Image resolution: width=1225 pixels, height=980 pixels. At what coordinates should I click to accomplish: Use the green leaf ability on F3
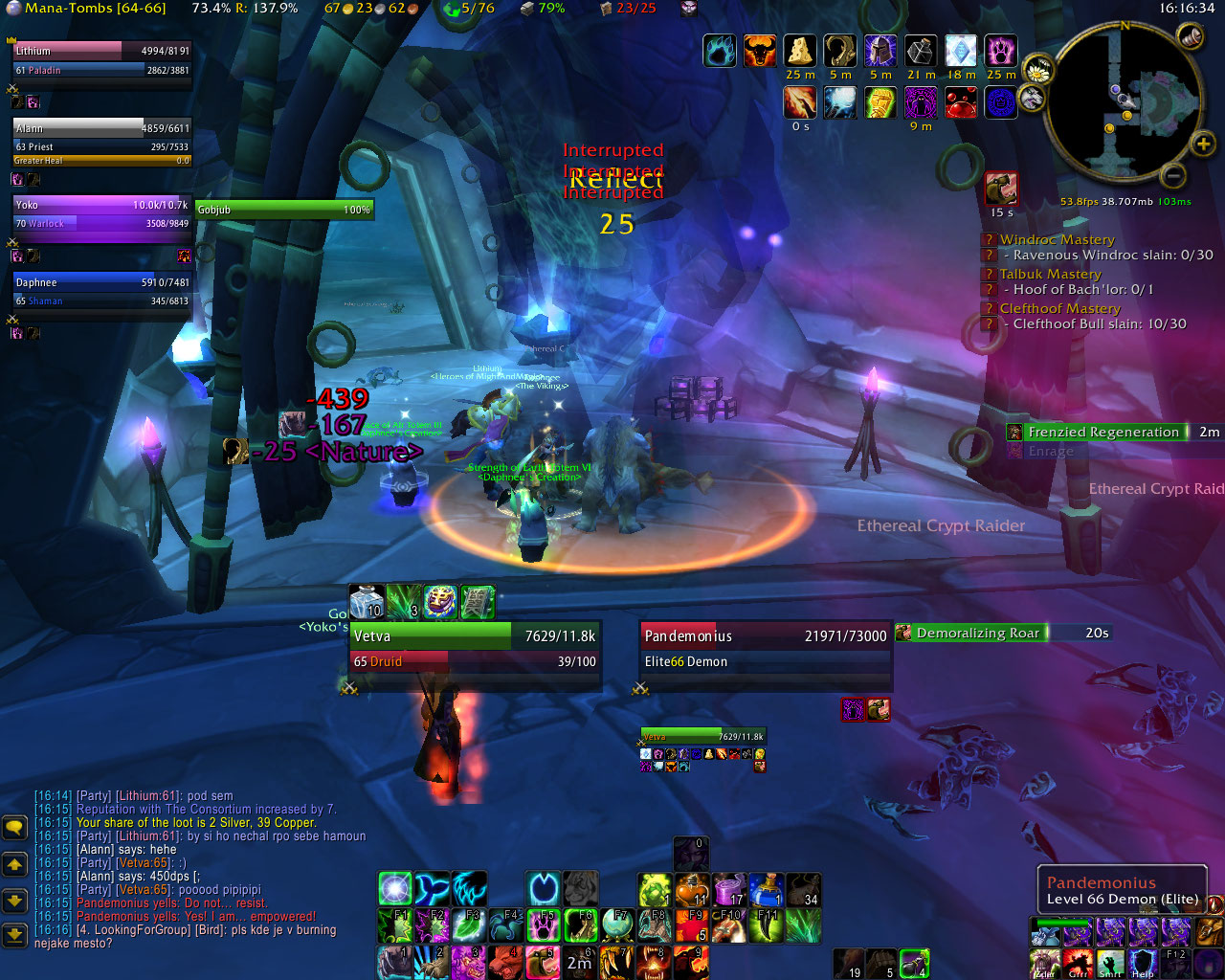(468, 926)
